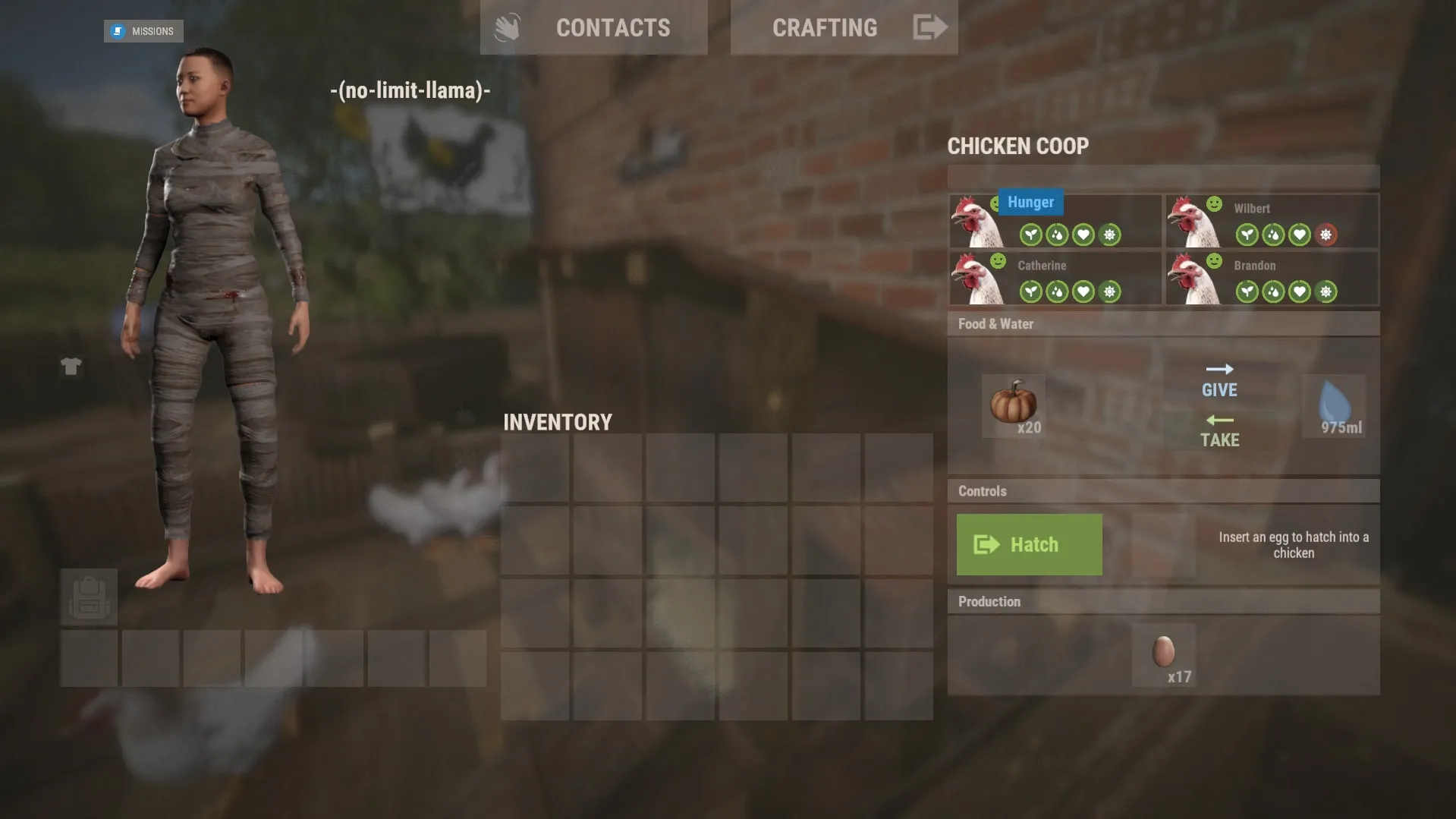This screenshot has width=1456, height=819.
Task: Inspect Brandon's water droplet stat icon
Action: 1273,291
